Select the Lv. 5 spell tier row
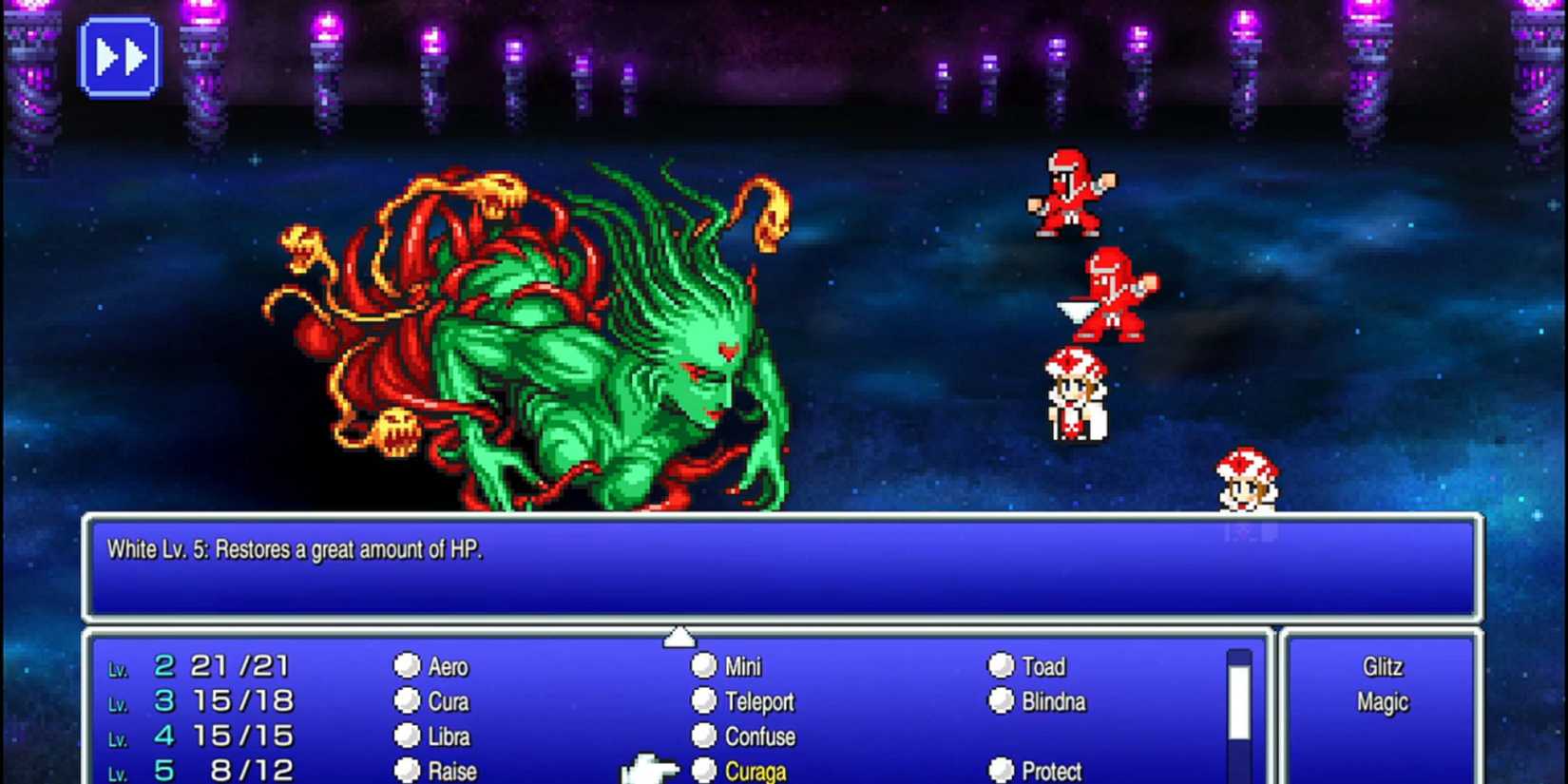The width and height of the screenshot is (1568, 784). [x=200, y=772]
